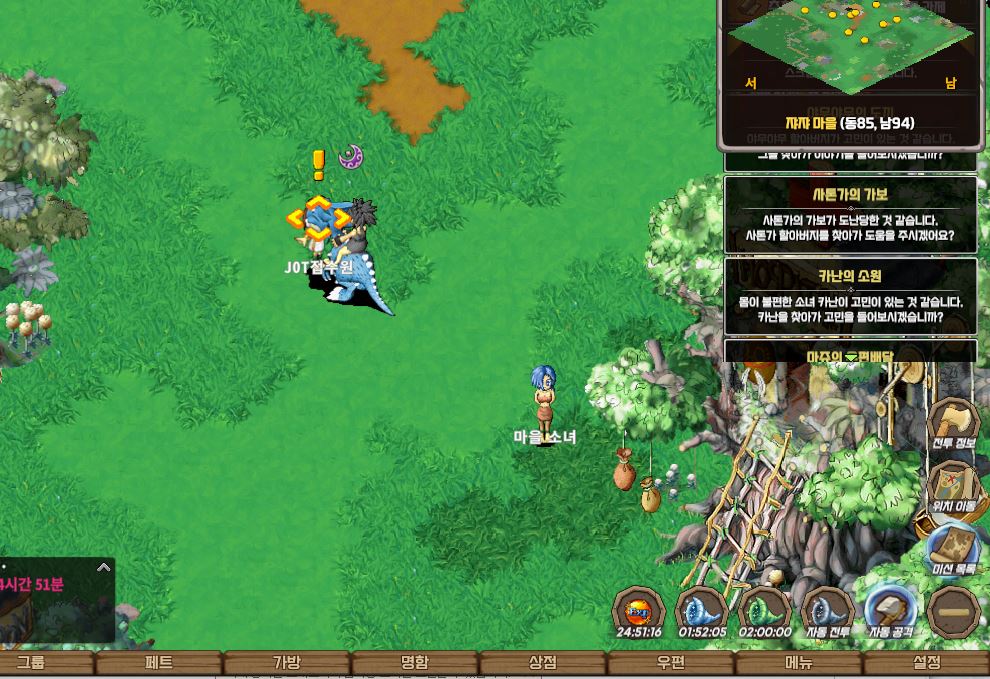
Task: Open the 가방 (Bag) inventory
Action: point(287,662)
